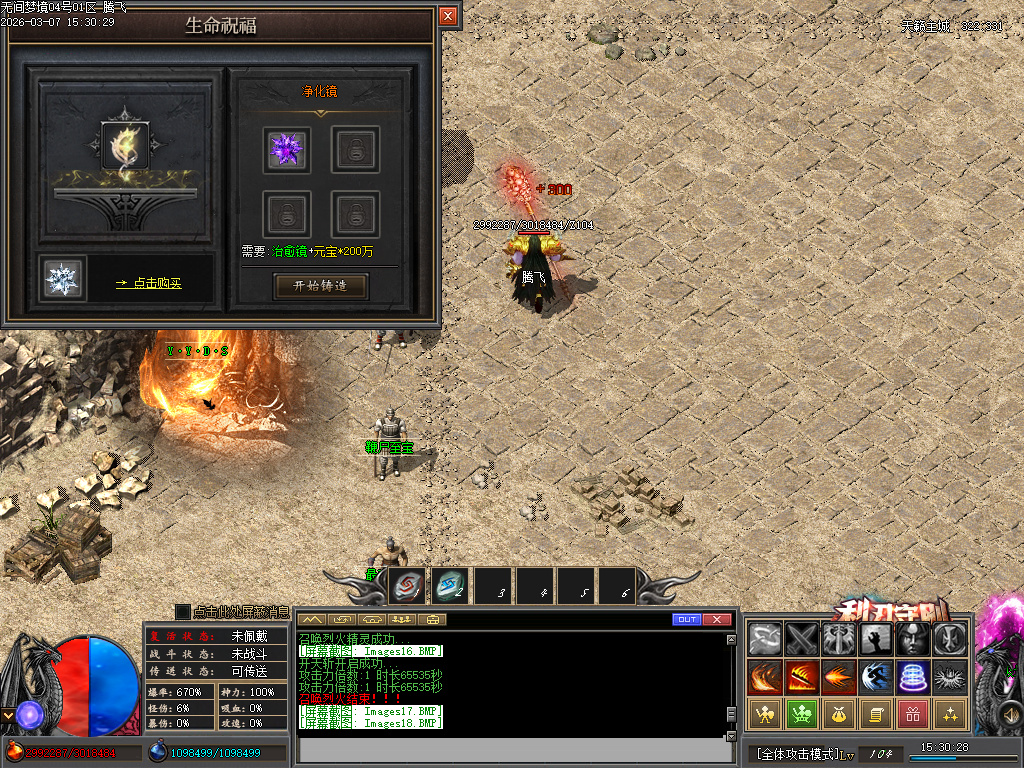Screen dimensions: 1024x768
Task: Open the gold money bag icon
Action: click(x=839, y=714)
